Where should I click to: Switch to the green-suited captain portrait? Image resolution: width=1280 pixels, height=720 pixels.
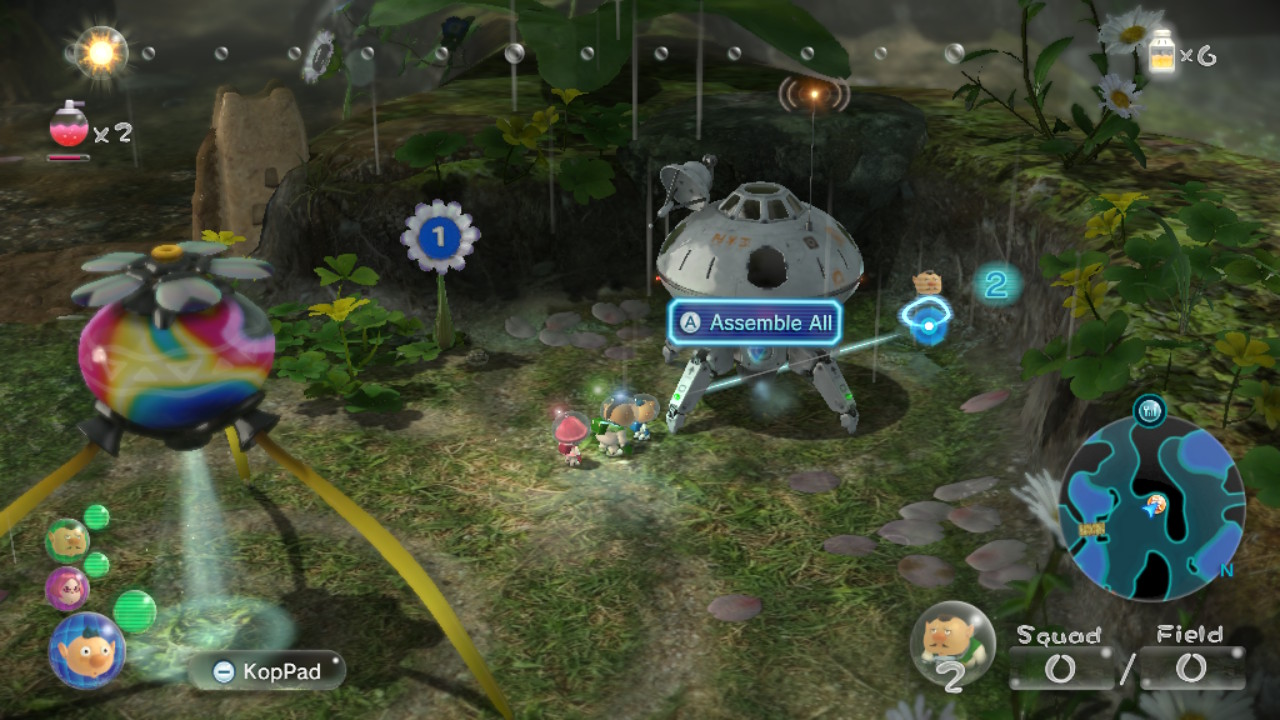(66, 541)
